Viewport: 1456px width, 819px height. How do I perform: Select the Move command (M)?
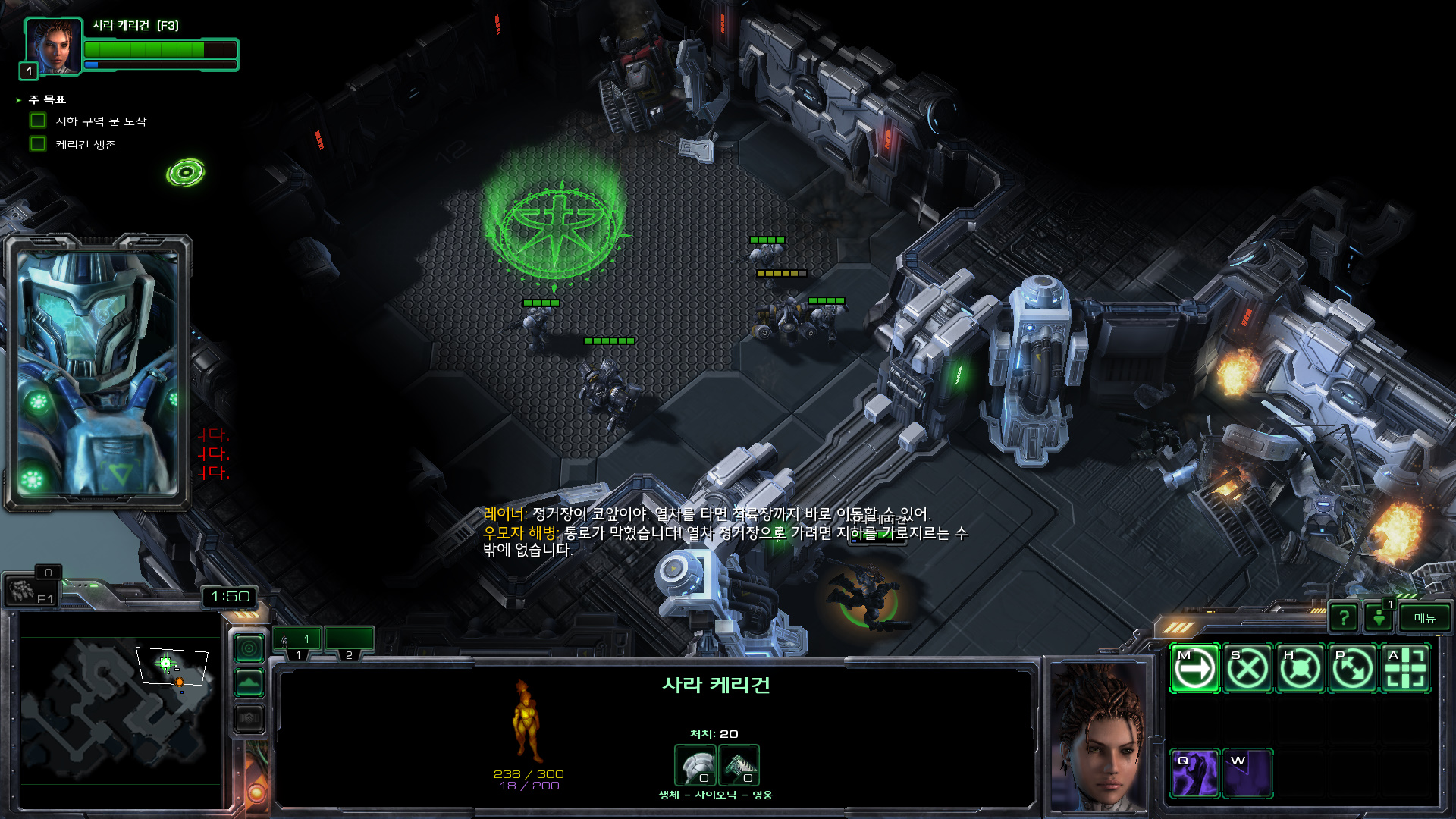(x=1194, y=669)
